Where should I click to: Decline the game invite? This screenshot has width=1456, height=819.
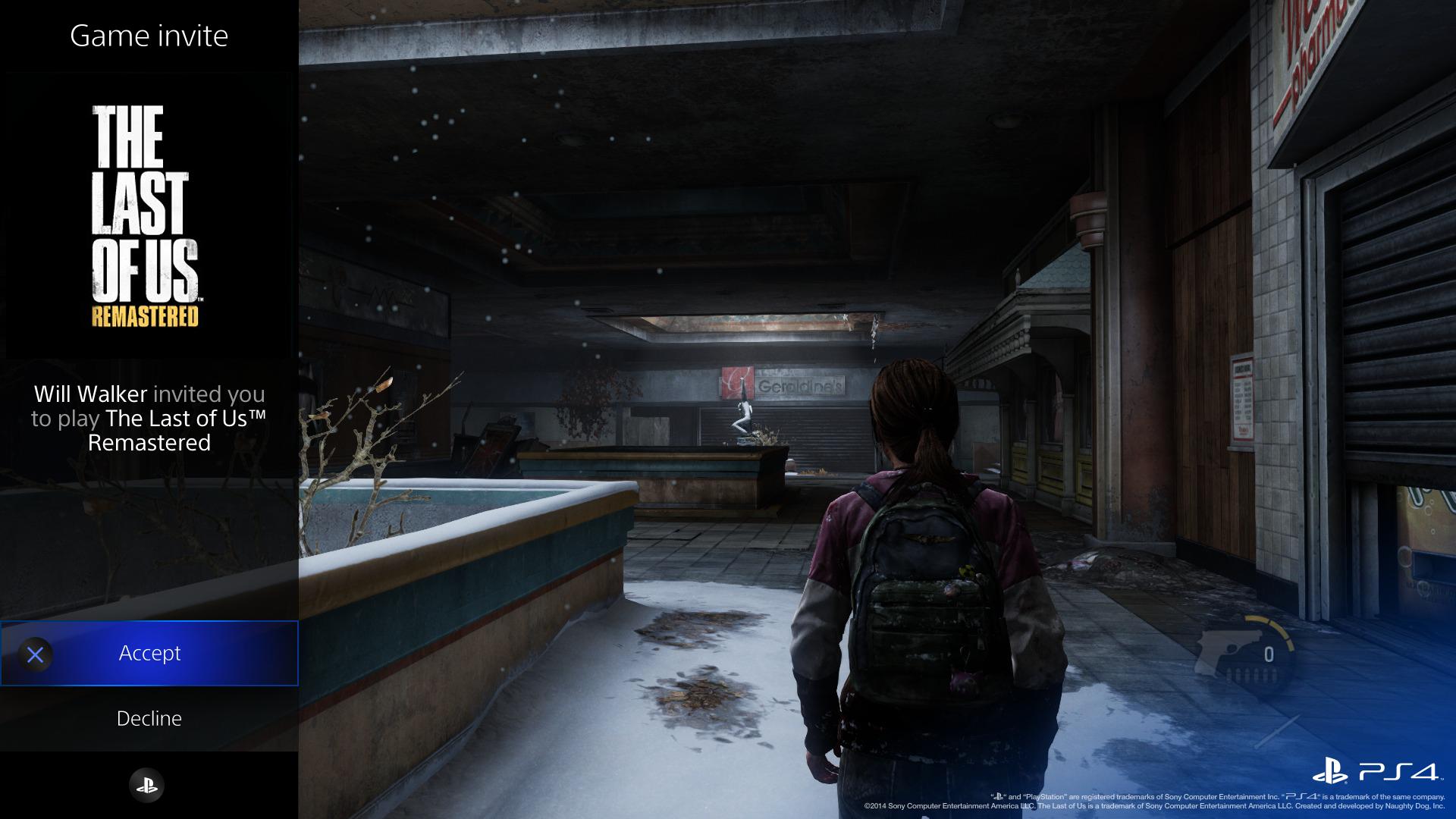149,718
